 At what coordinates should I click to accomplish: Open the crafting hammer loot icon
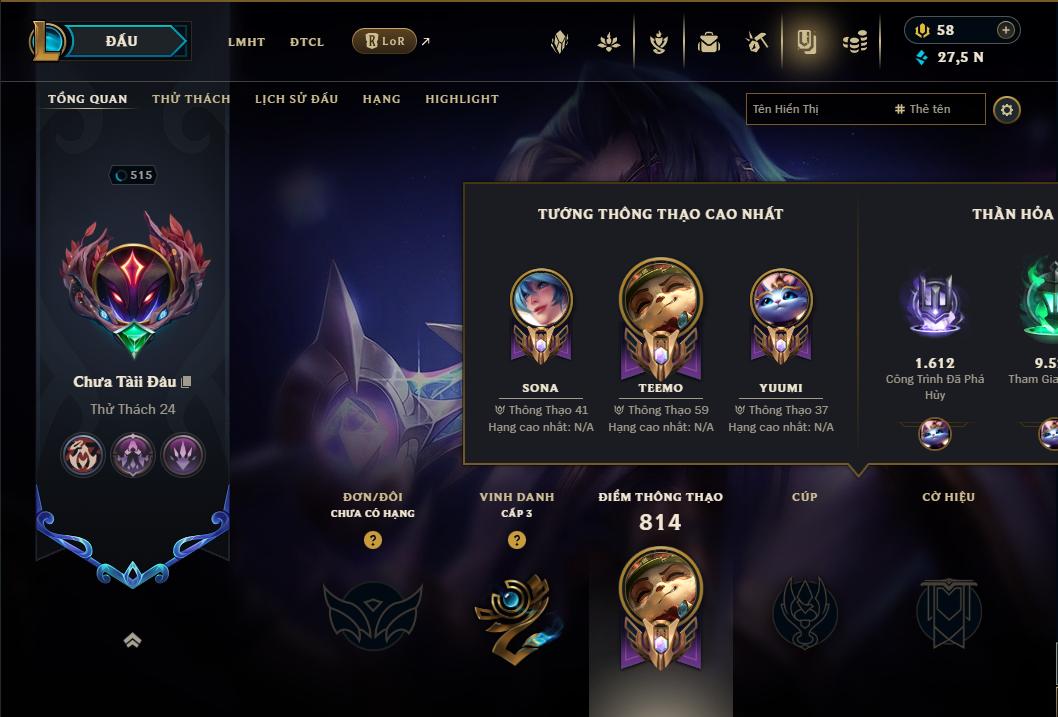757,42
